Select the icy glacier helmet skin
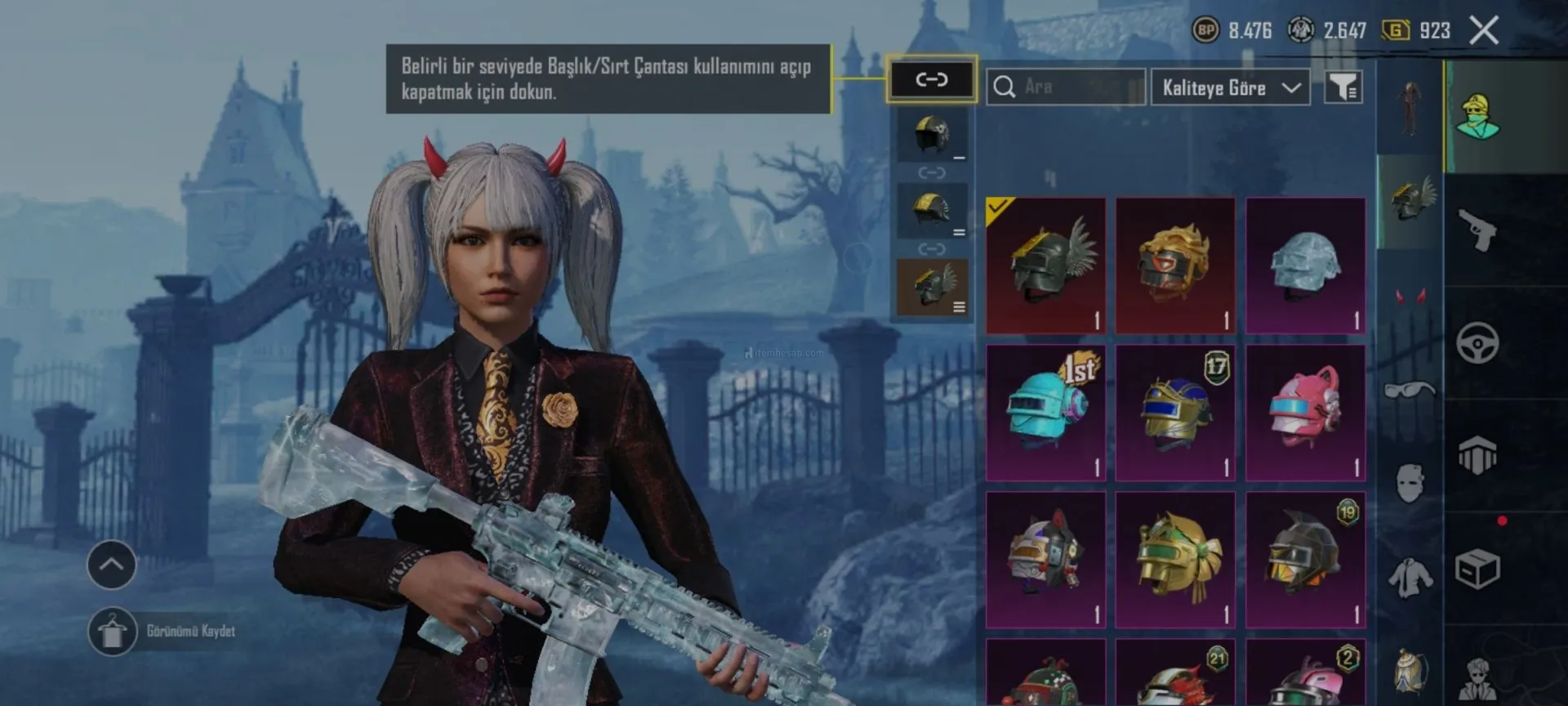The width and height of the screenshot is (1568, 706). tap(1305, 266)
